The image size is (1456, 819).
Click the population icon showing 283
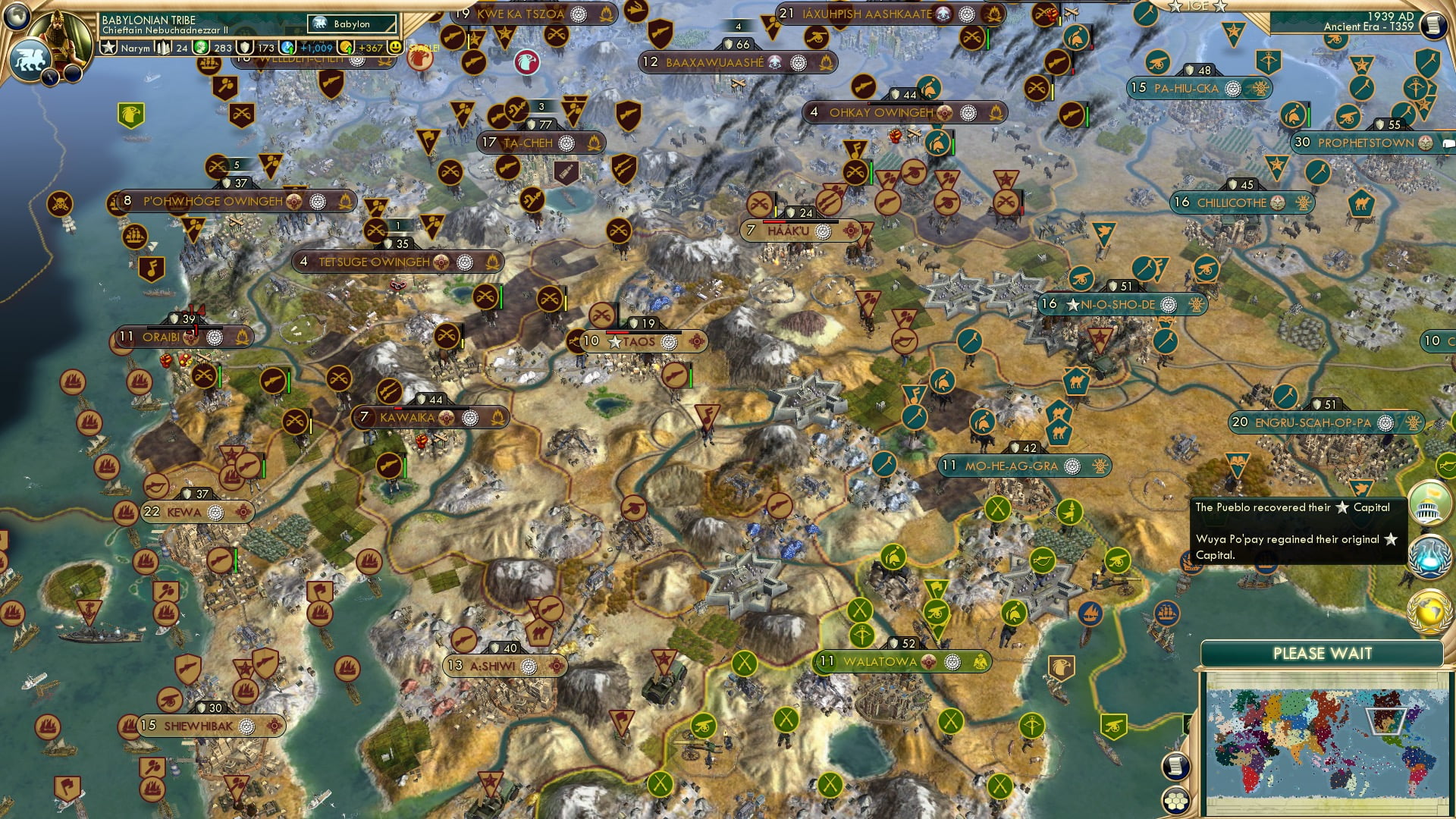point(202,48)
